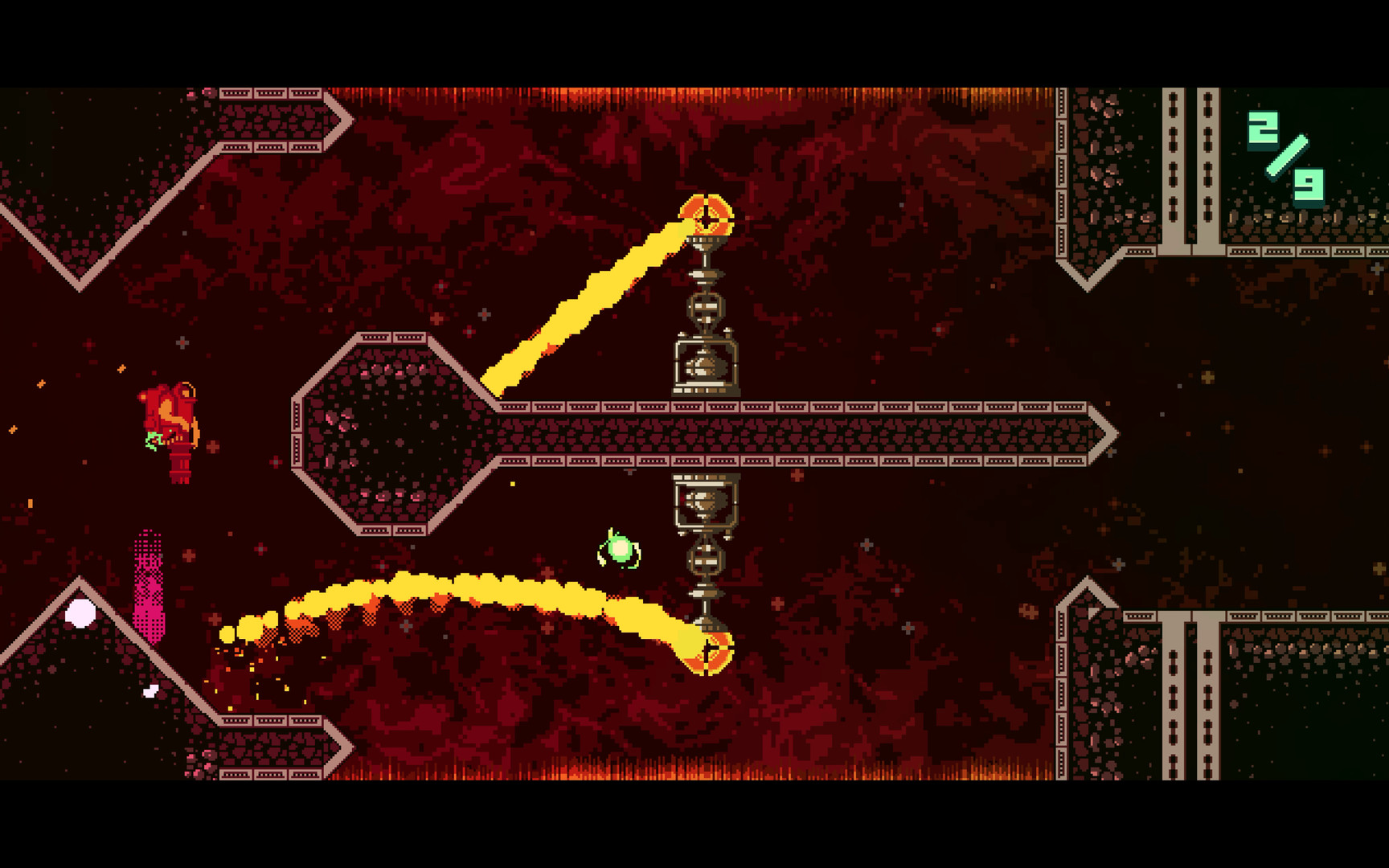This screenshot has height=868, width=1389.
Task: Click the upper hourglass machine on the platform
Action: (x=706, y=366)
